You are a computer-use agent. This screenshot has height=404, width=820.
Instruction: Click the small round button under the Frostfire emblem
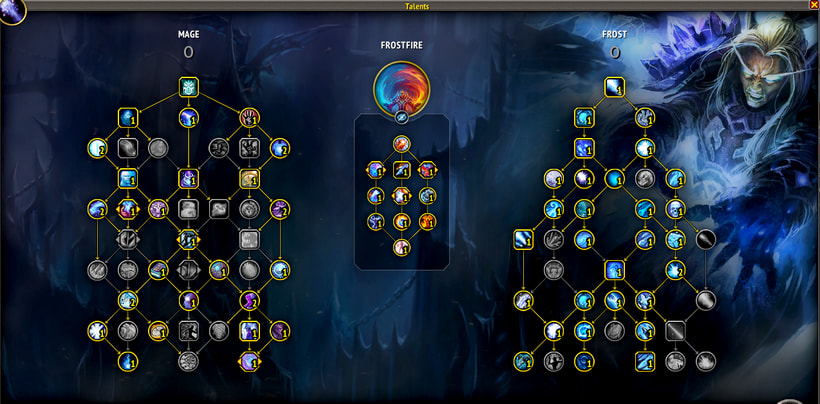coord(402,118)
